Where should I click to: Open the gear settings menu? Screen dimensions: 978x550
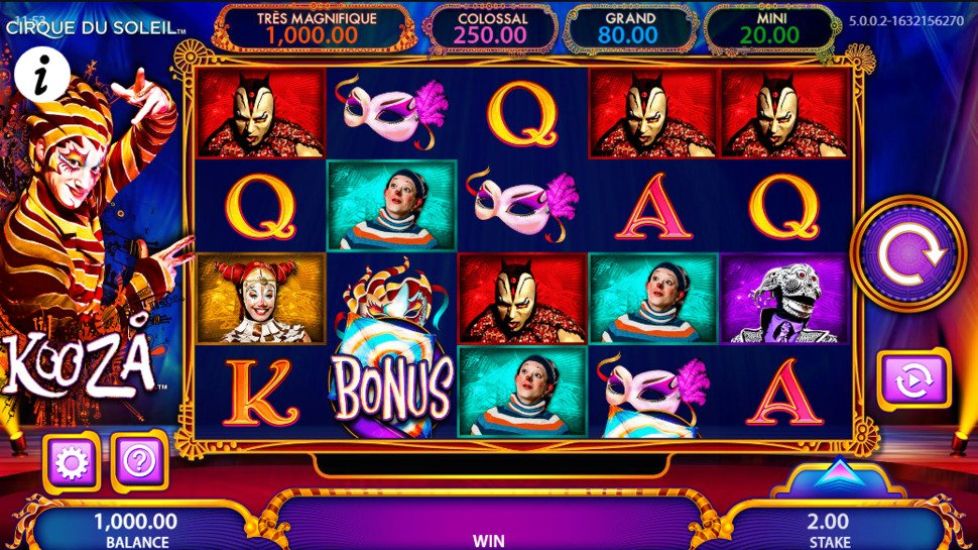(x=70, y=461)
